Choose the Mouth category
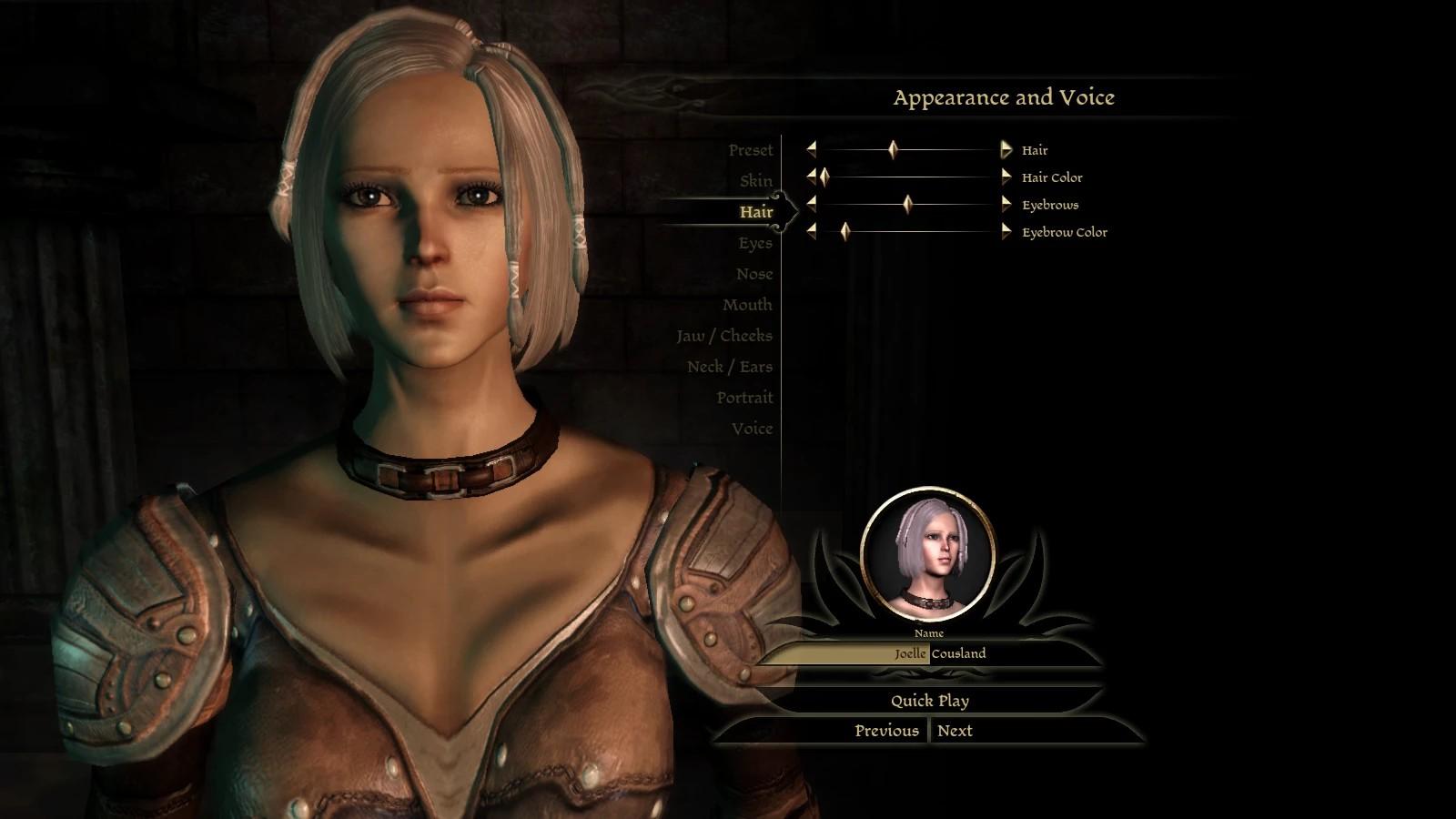The image size is (1456, 819). coord(746,305)
